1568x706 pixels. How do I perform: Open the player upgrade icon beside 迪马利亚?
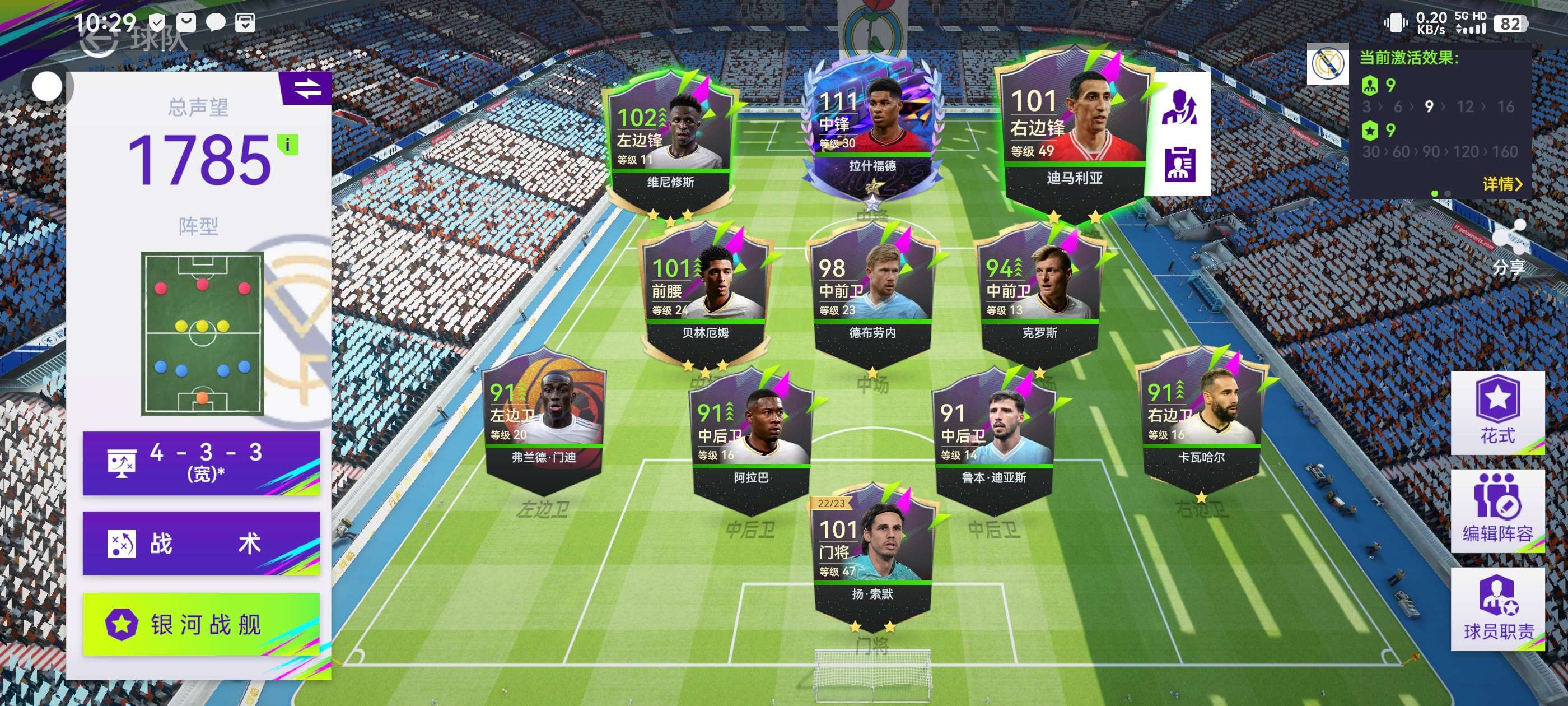(x=1179, y=107)
